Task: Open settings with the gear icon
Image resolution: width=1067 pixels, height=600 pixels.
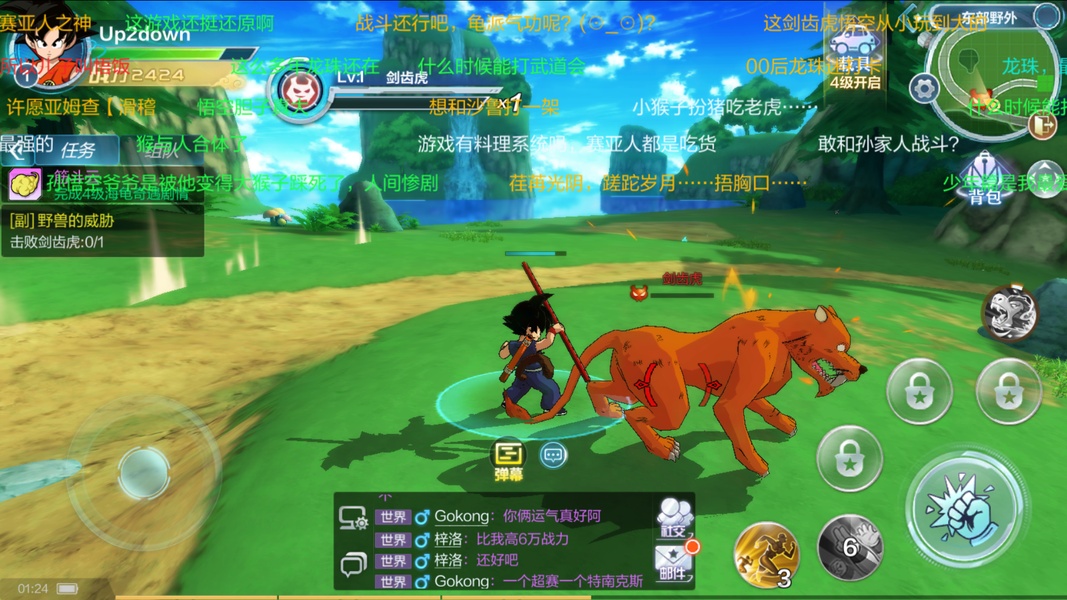Action: coord(922,88)
